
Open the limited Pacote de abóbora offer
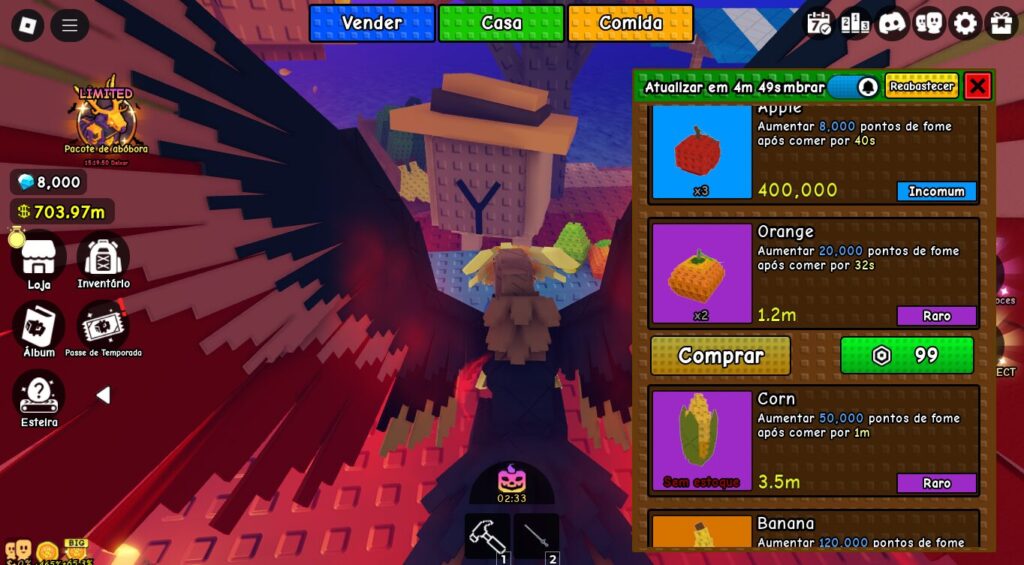[106, 118]
